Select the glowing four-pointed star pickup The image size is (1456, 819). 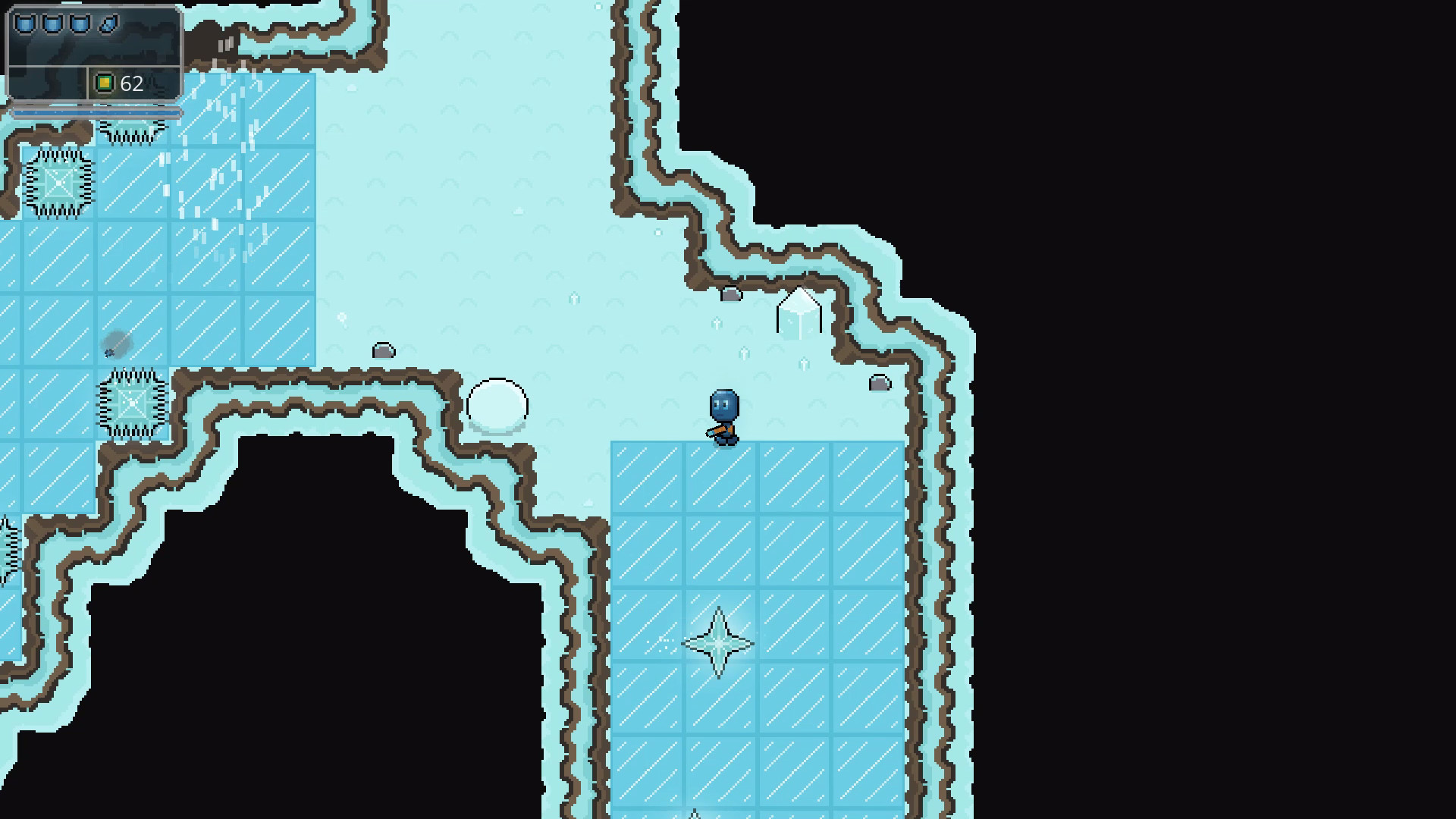point(719,642)
